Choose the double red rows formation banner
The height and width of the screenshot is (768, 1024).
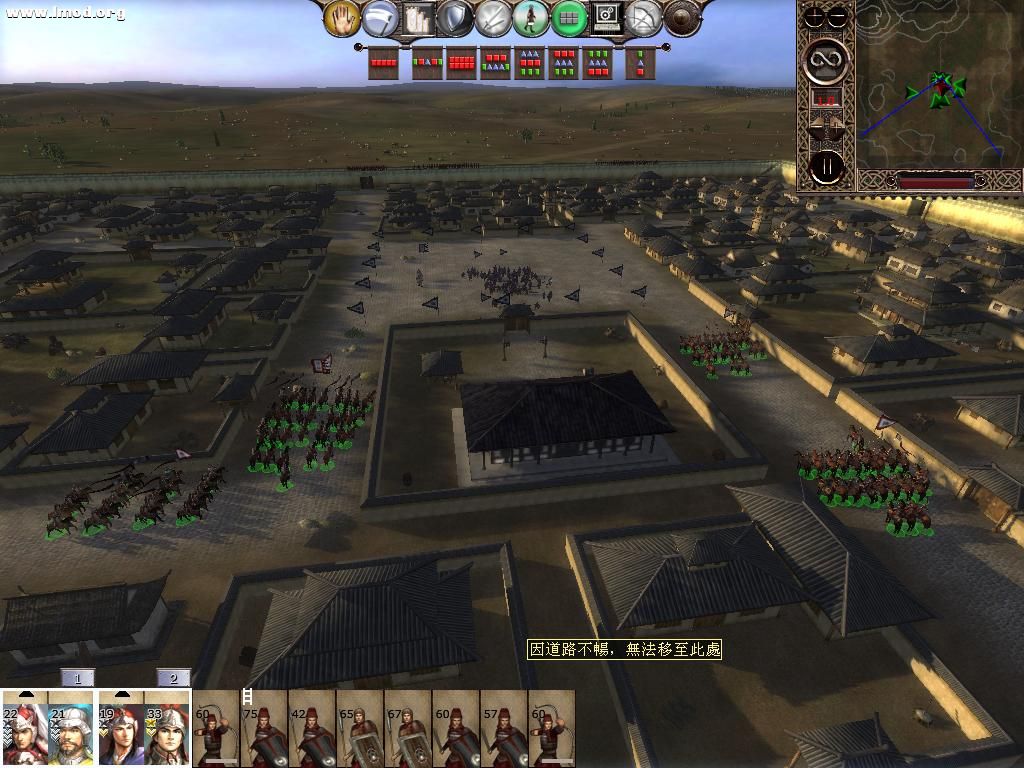461,63
